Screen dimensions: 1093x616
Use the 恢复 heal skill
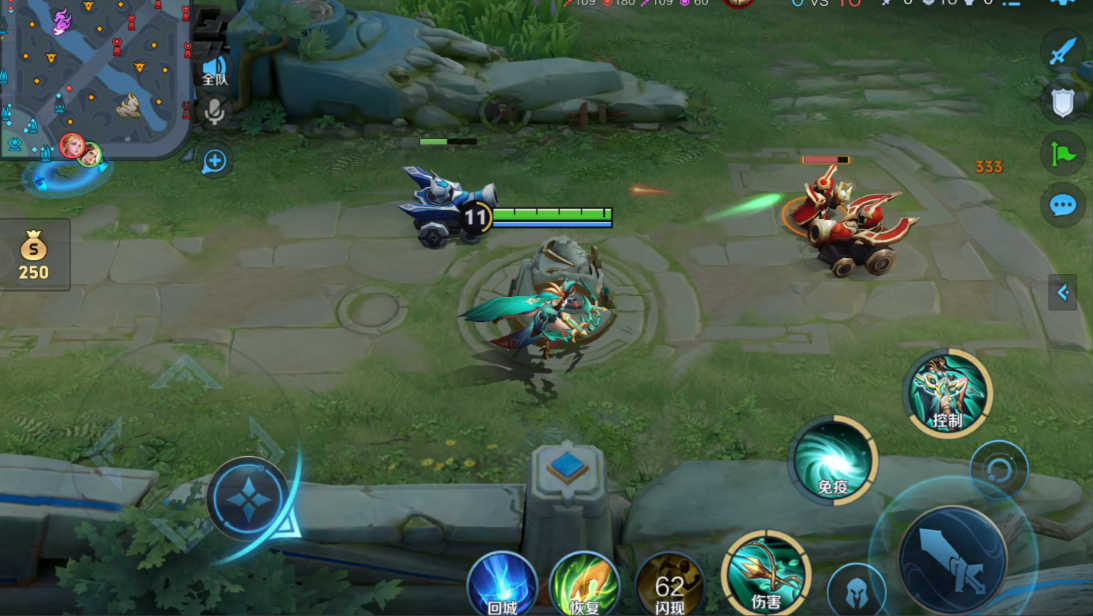pyautogui.click(x=584, y=584)
